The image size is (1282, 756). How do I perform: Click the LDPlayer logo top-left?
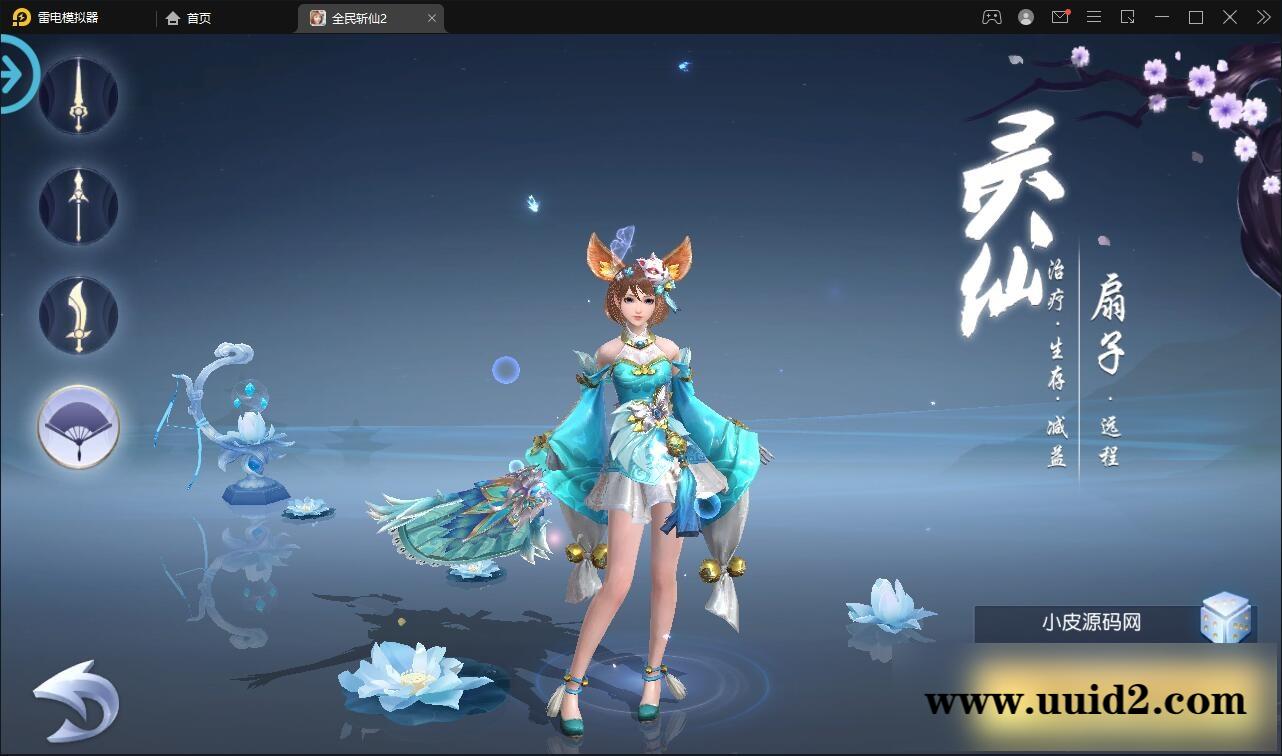coord(20,17)
